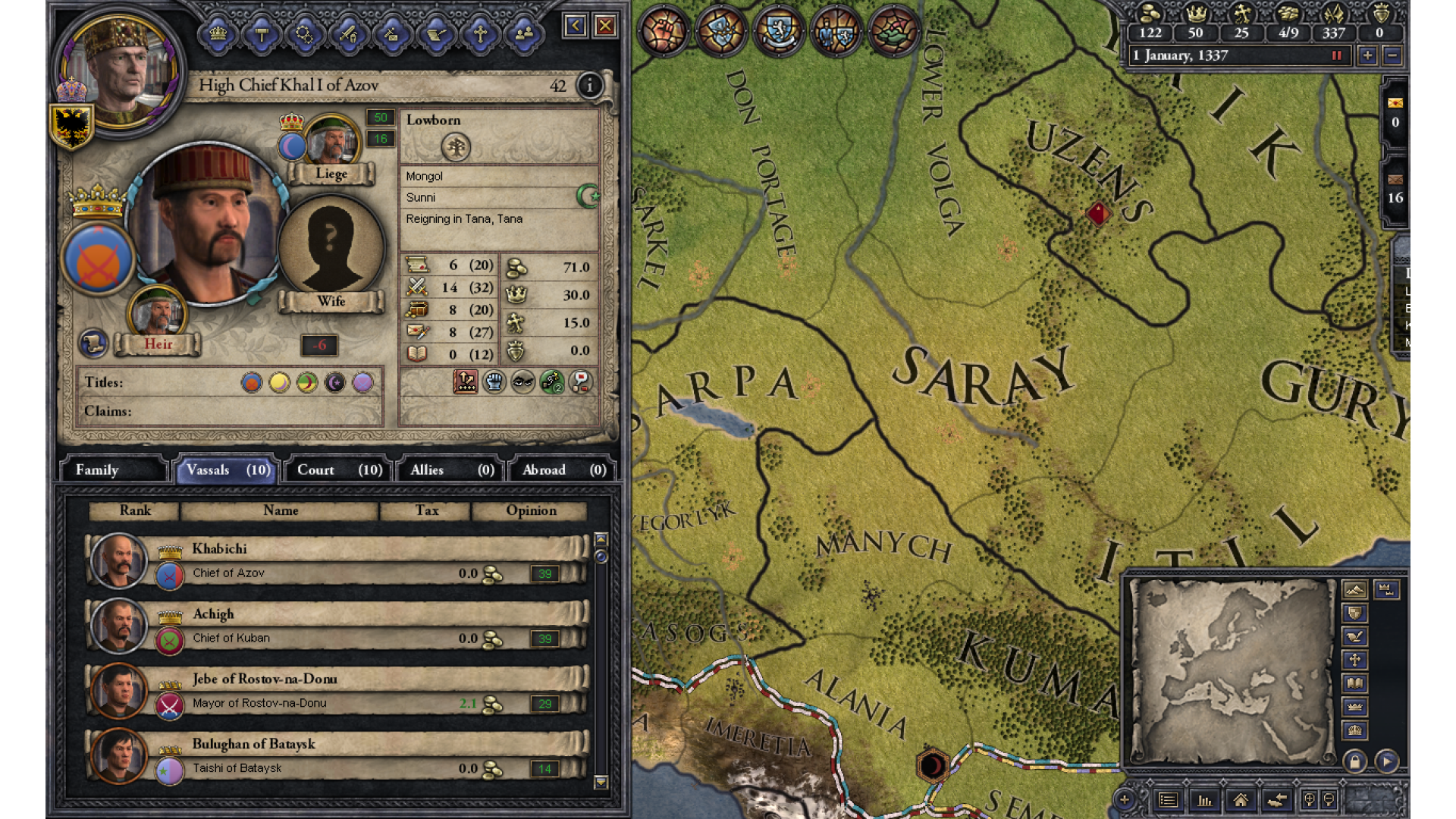Click the Heir portrait
The width and height of the screenshot is (1456, 819).
tap(158, 313)
